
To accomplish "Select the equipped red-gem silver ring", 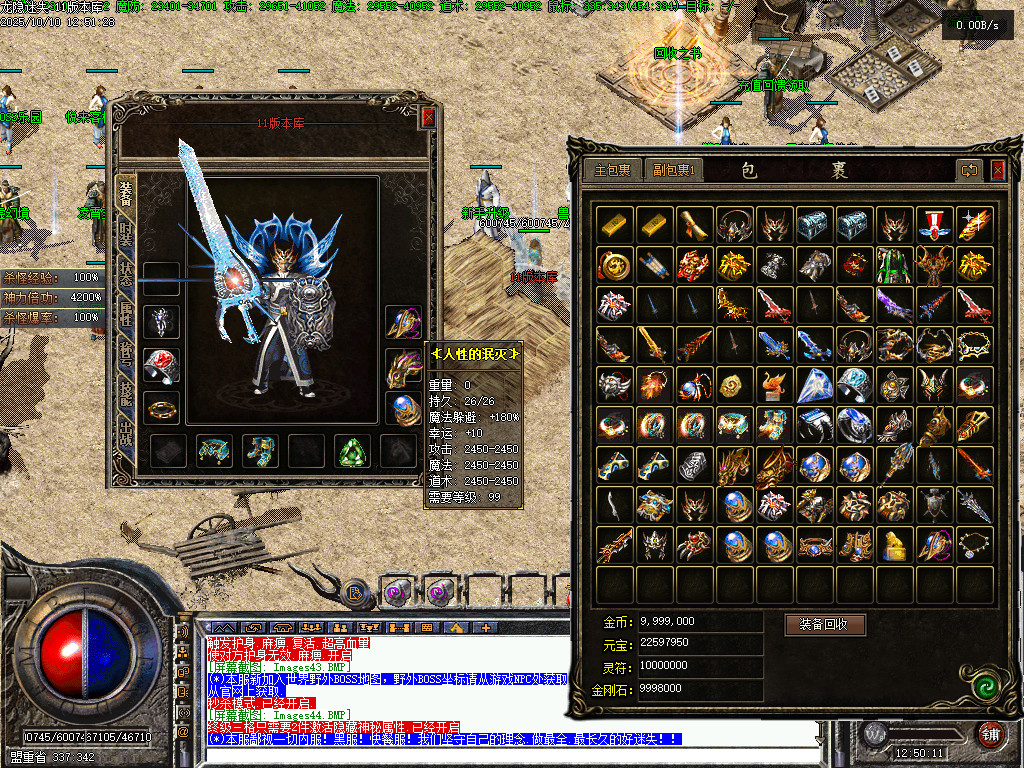I will [161, 365].
